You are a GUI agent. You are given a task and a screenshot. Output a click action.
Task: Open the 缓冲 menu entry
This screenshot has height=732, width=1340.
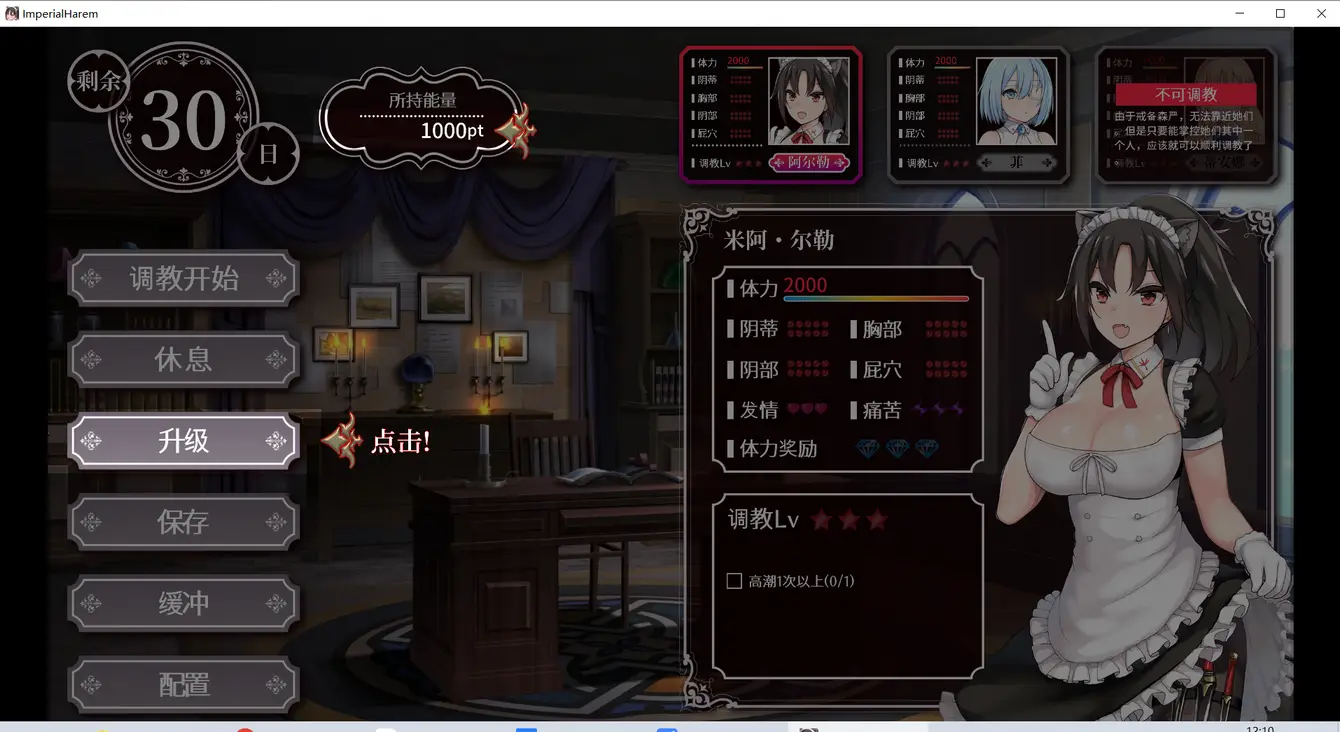point(183,603)
